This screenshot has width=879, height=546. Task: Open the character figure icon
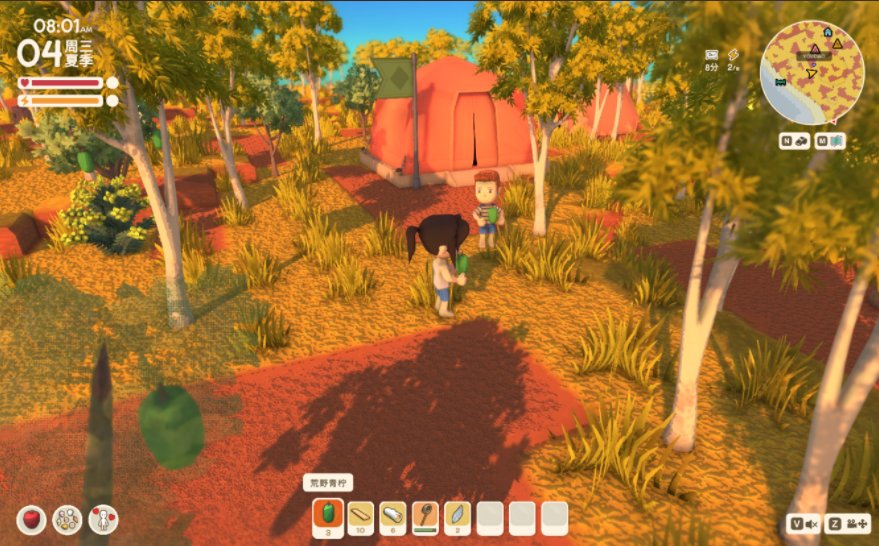(103, 519)
